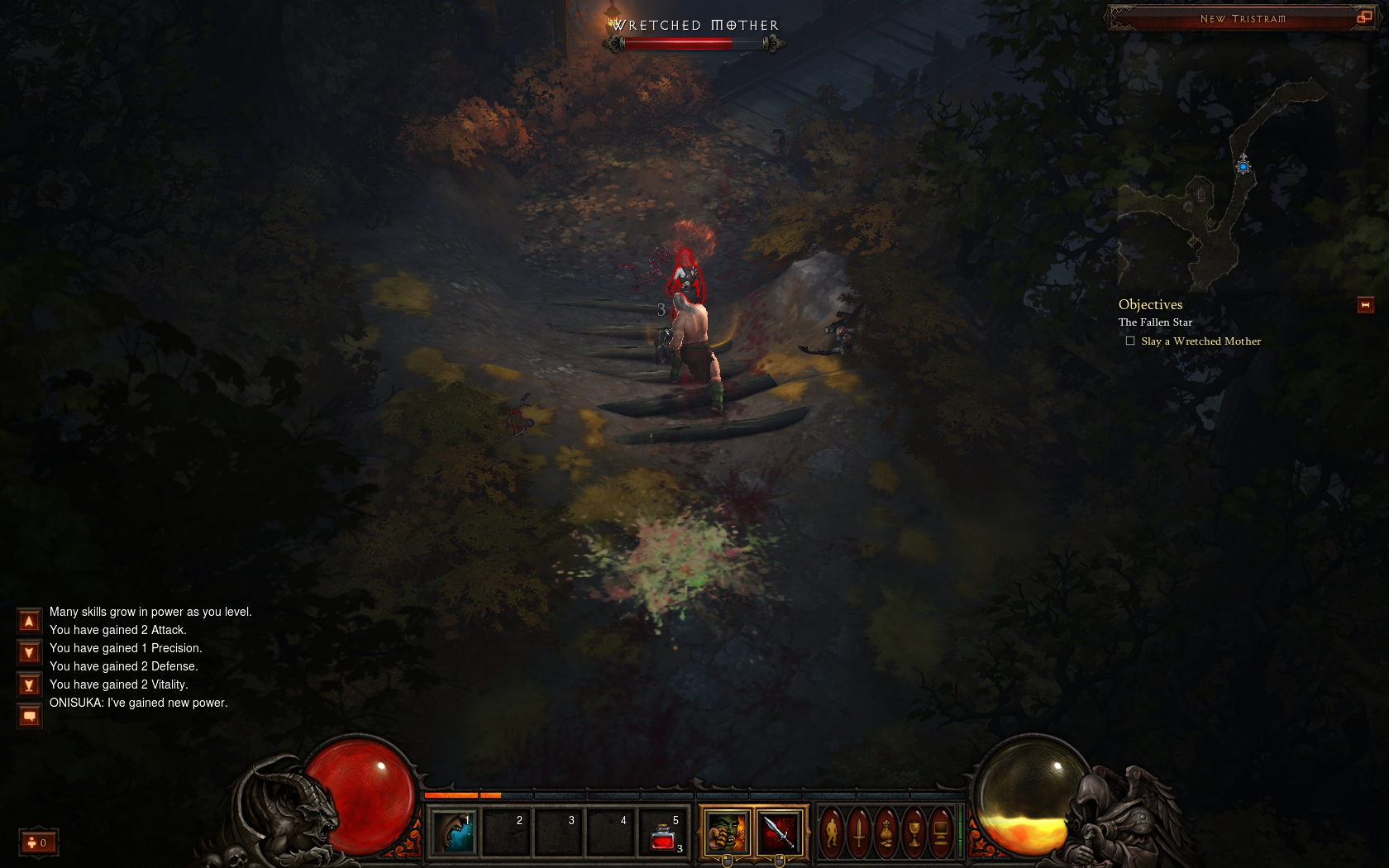The image size is (1389, 868).
Task: Open the computer game menu button
Action: click(941, 832)
